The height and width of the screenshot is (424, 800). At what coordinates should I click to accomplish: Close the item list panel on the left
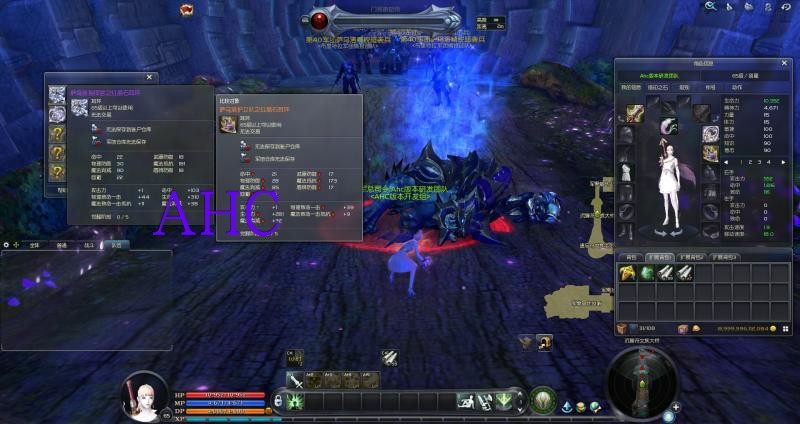coord(150,76)
